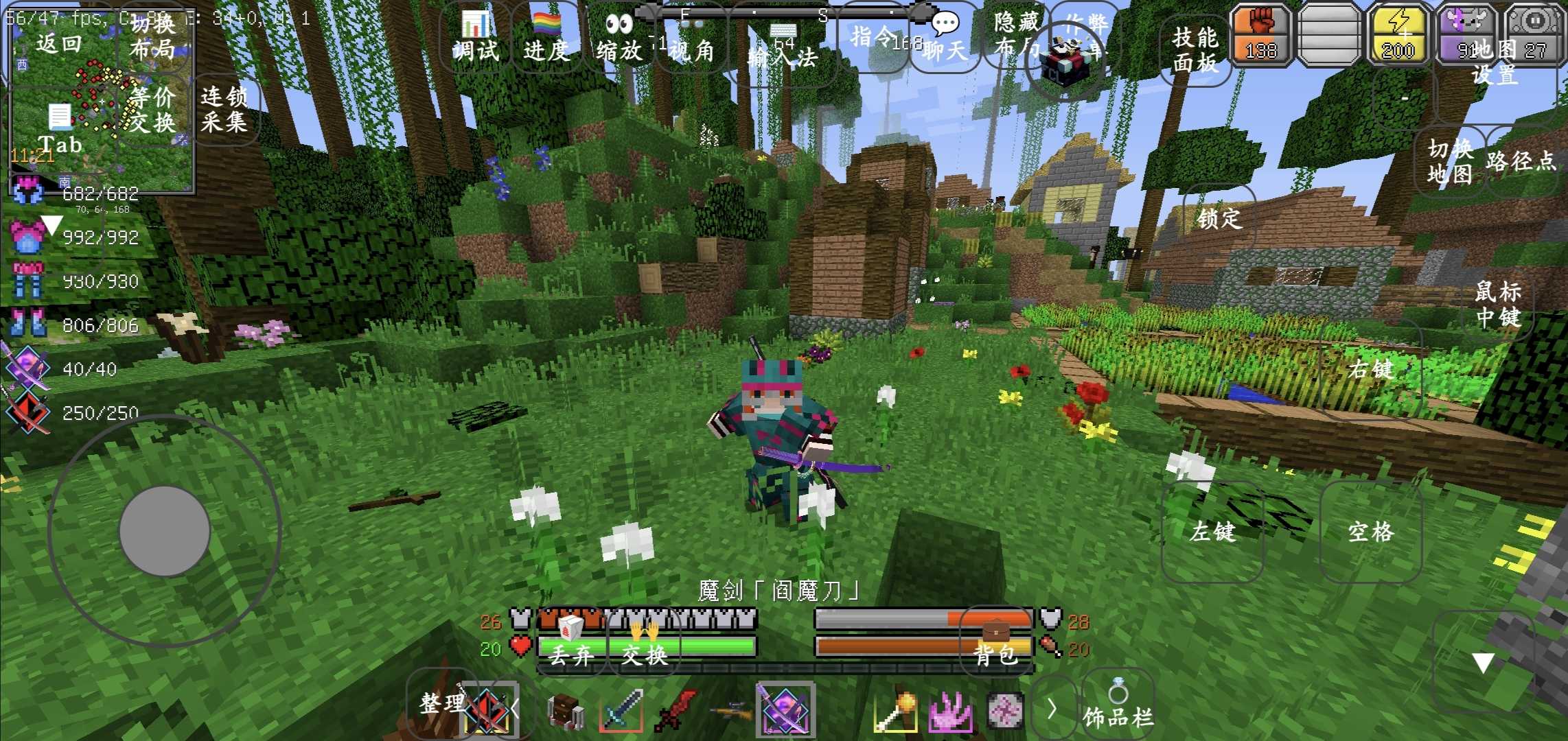Image resolution: width=1568 pixels, height=741 pixels.
Task: Open the 等价交换 exchange button
Action: 152,109
